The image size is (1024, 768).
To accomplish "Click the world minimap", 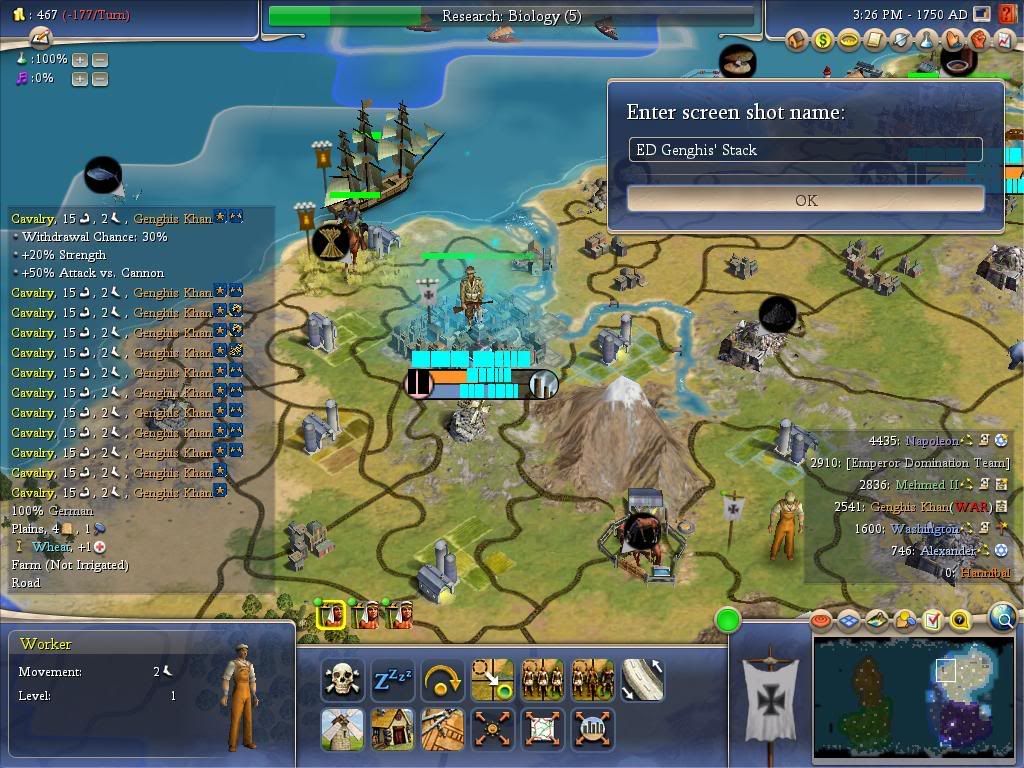I will coord(913,699).
